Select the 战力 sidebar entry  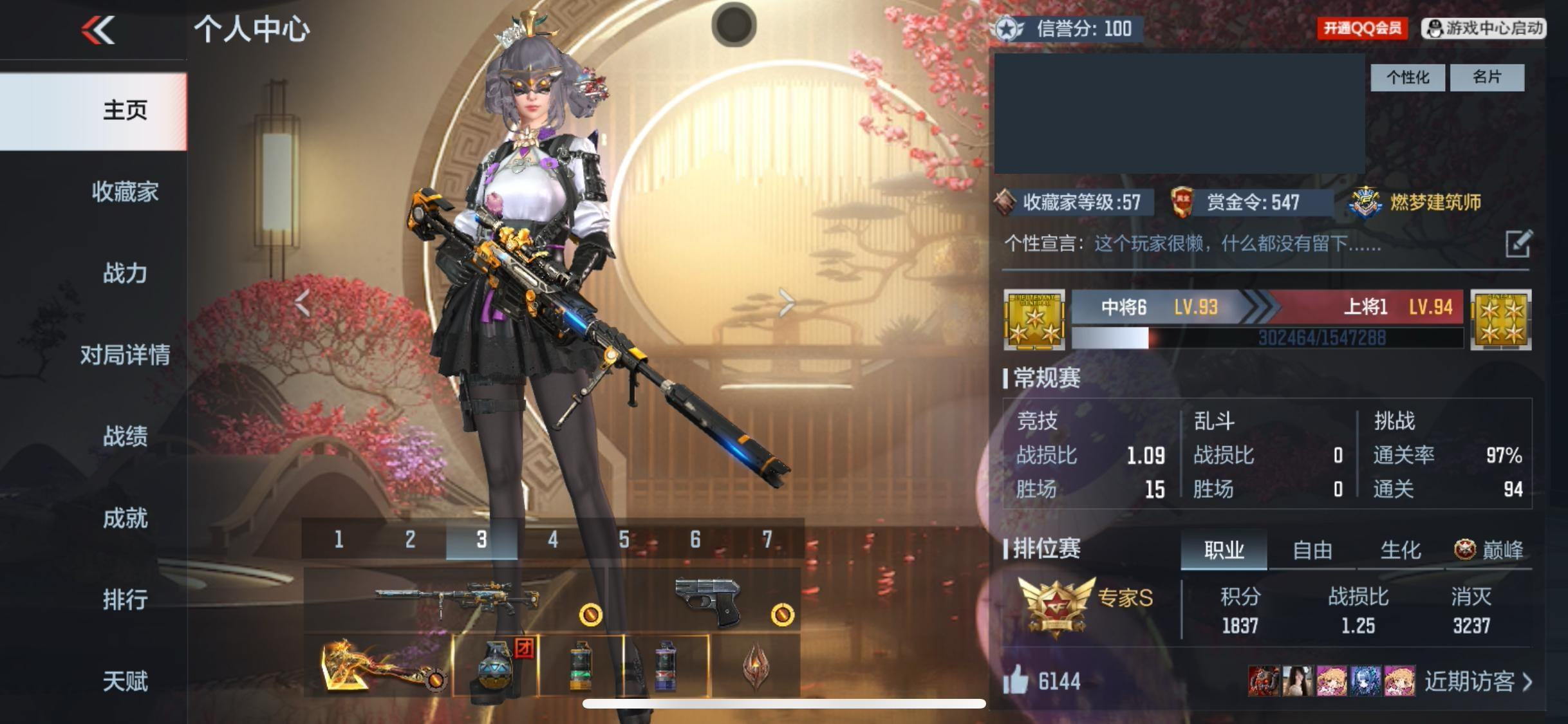pos(125,274)
